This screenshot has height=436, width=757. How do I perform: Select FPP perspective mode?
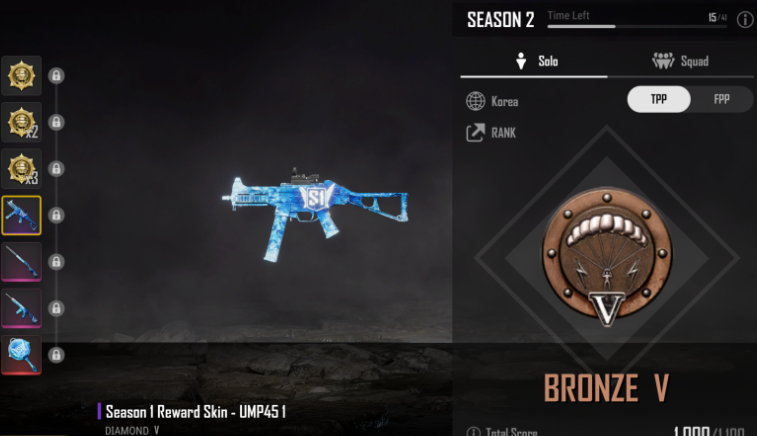point(720,100)
